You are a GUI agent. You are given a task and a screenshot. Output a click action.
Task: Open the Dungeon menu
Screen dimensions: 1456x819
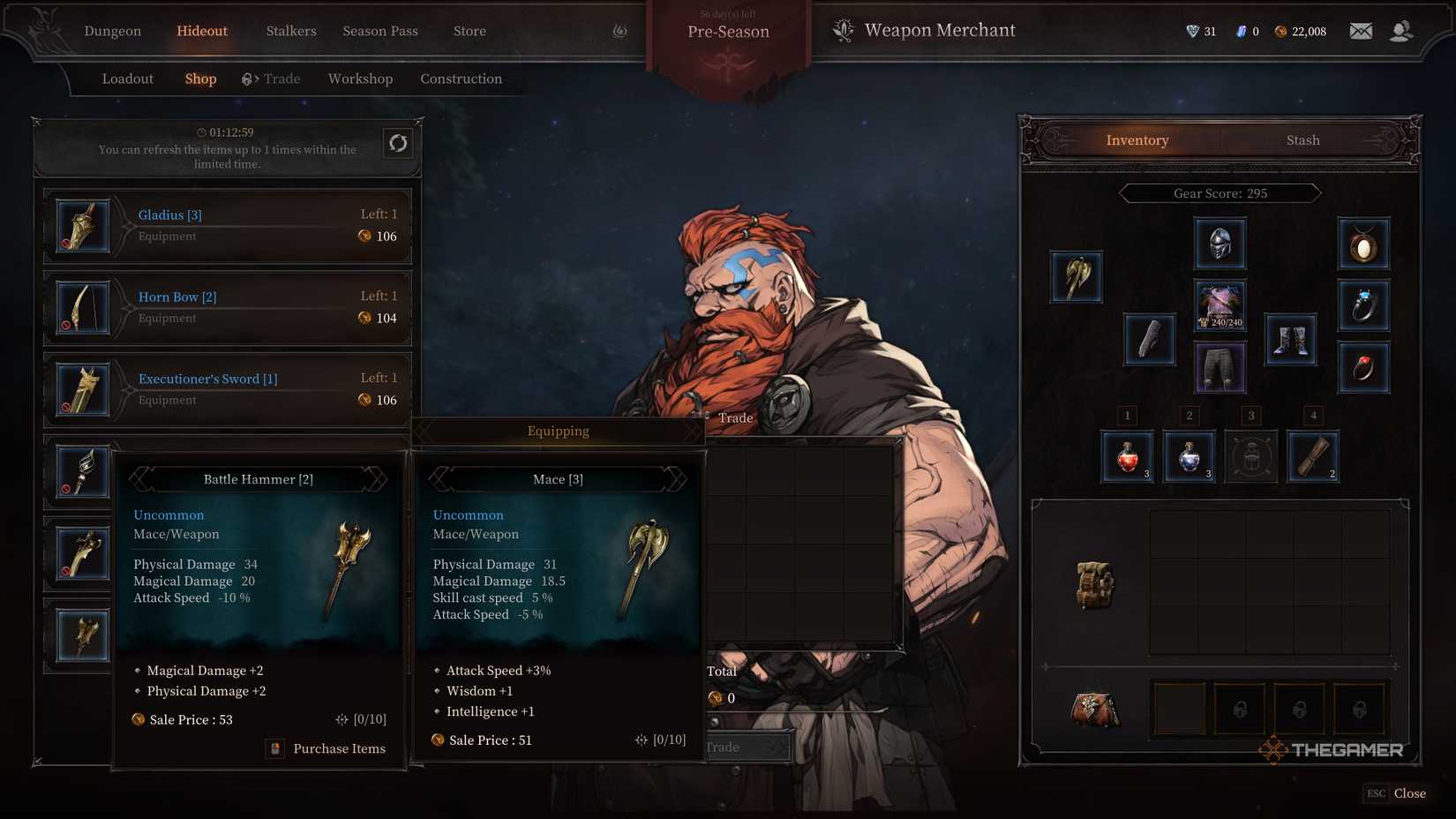tap(112, 31)
